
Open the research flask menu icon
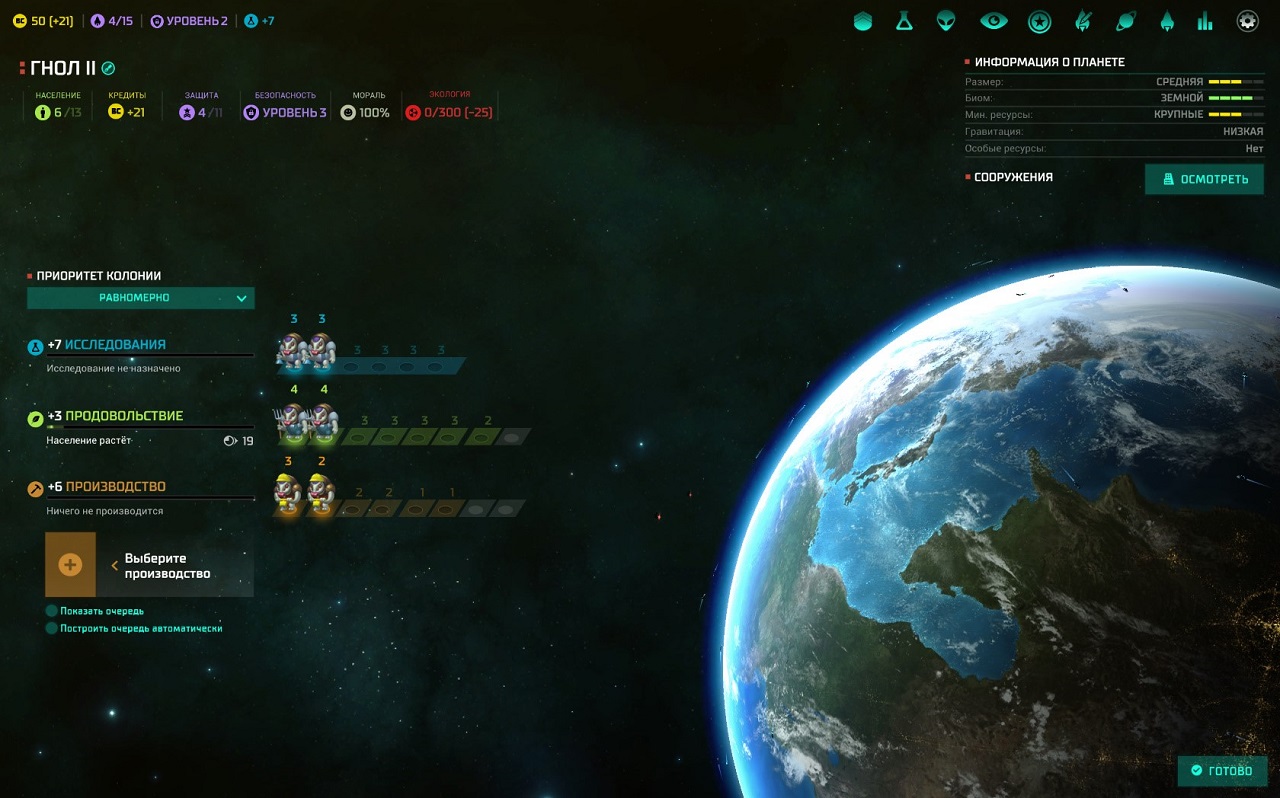click(904, 21)
